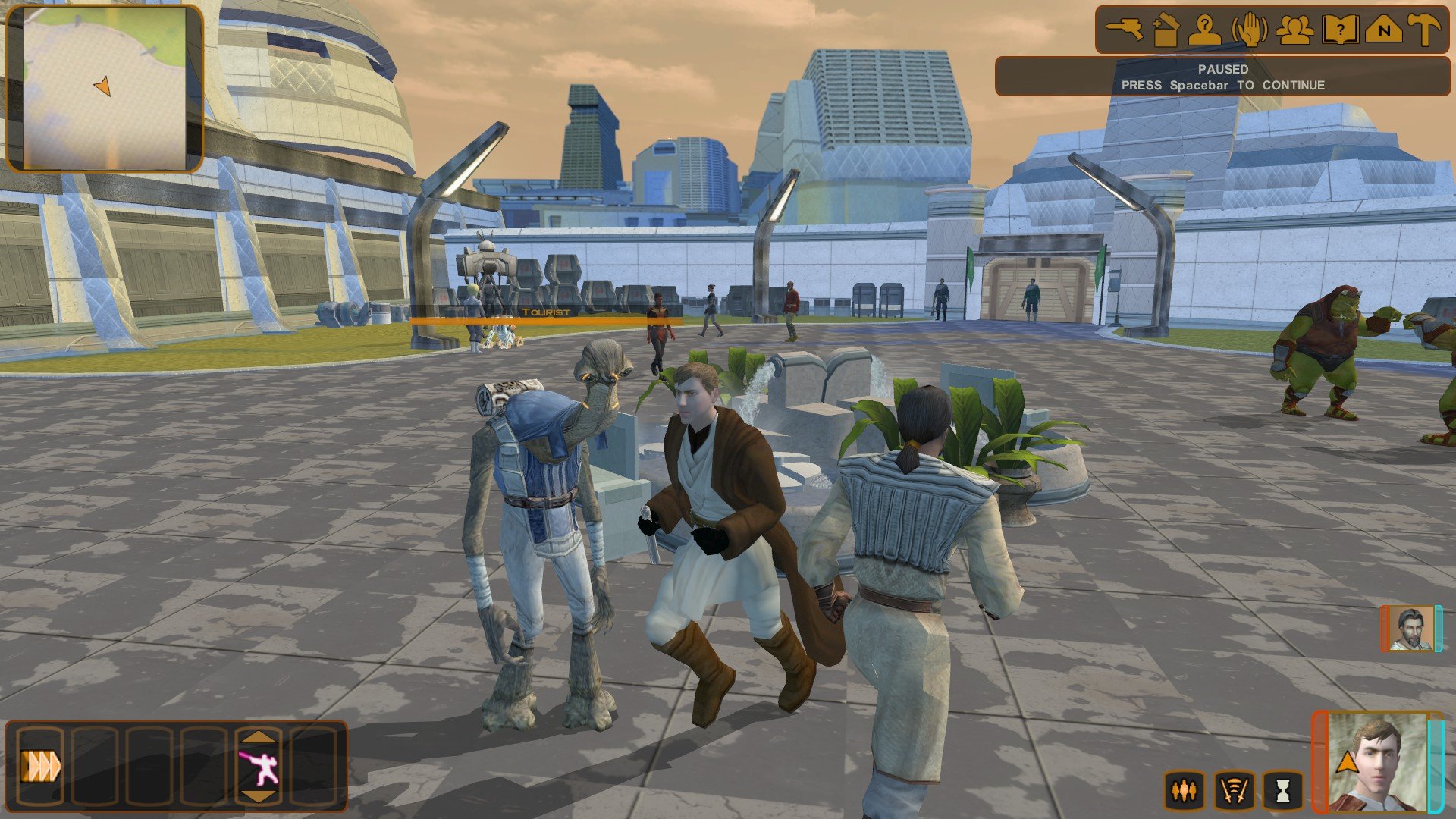
Task: Cycle the attack slot with its down arrow
Action: (259, 795)
